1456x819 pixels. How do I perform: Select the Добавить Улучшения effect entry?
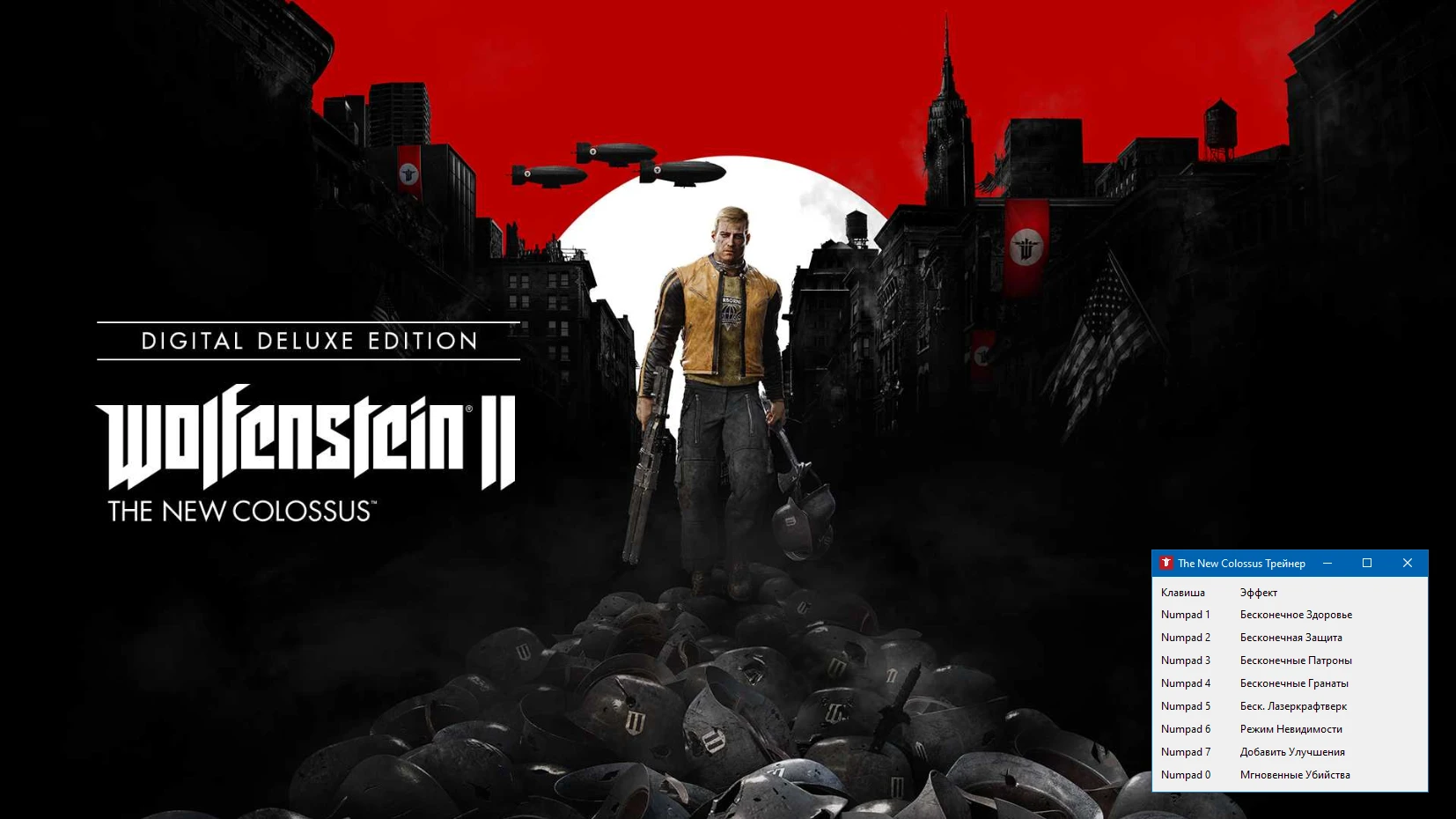(x=1292, y=751)
